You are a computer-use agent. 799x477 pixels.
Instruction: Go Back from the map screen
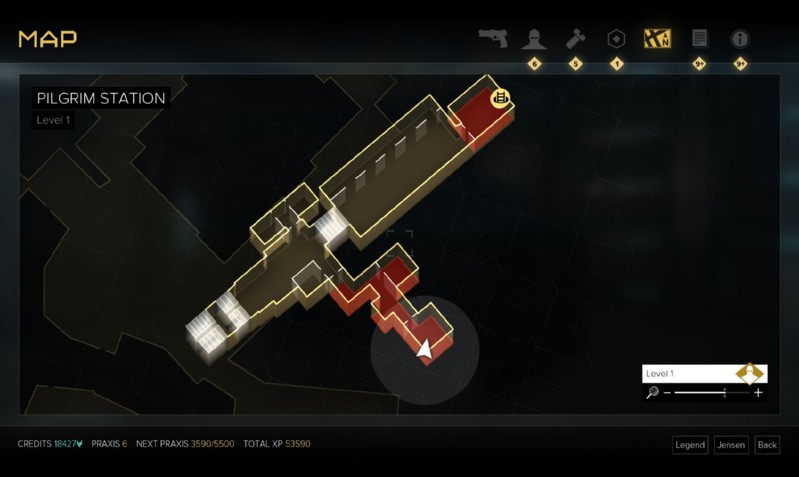click(x=767, y=444)
